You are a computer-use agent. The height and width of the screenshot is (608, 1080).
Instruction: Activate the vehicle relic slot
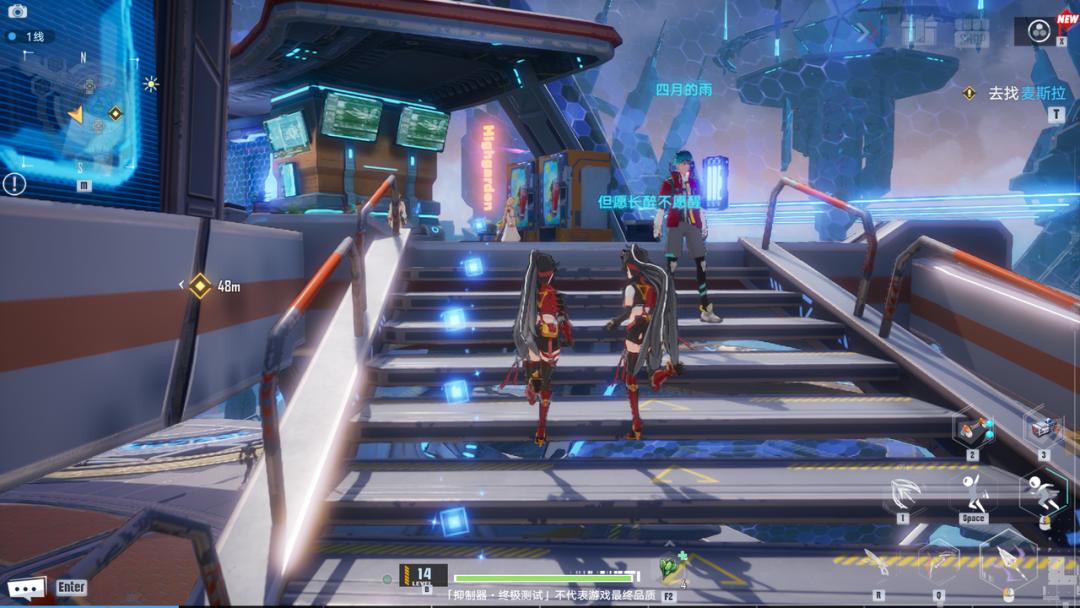click(1042, 430)
